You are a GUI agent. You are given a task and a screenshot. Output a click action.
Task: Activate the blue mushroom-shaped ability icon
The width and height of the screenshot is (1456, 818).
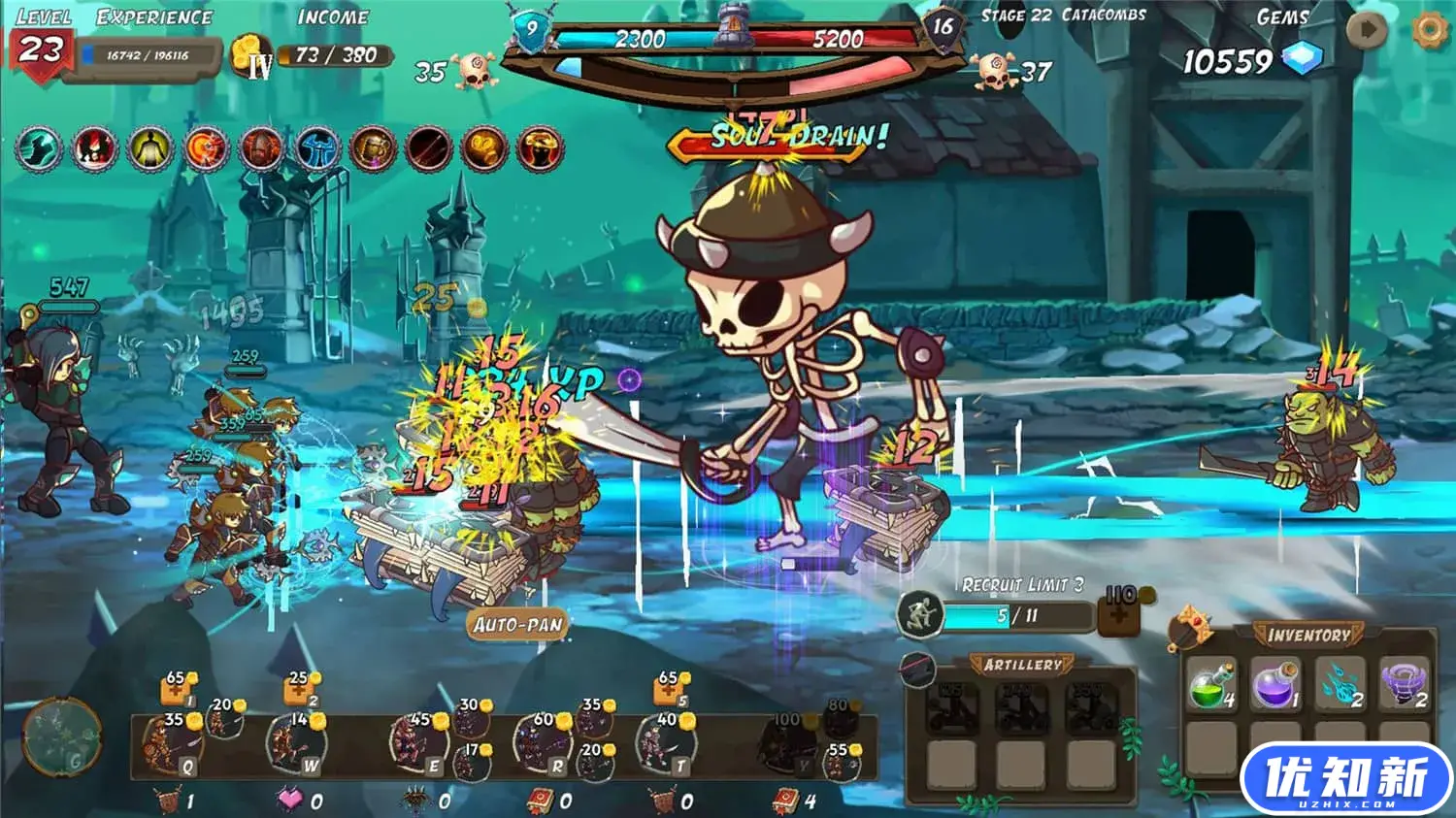pyautogui.click(x=317, y=149)
